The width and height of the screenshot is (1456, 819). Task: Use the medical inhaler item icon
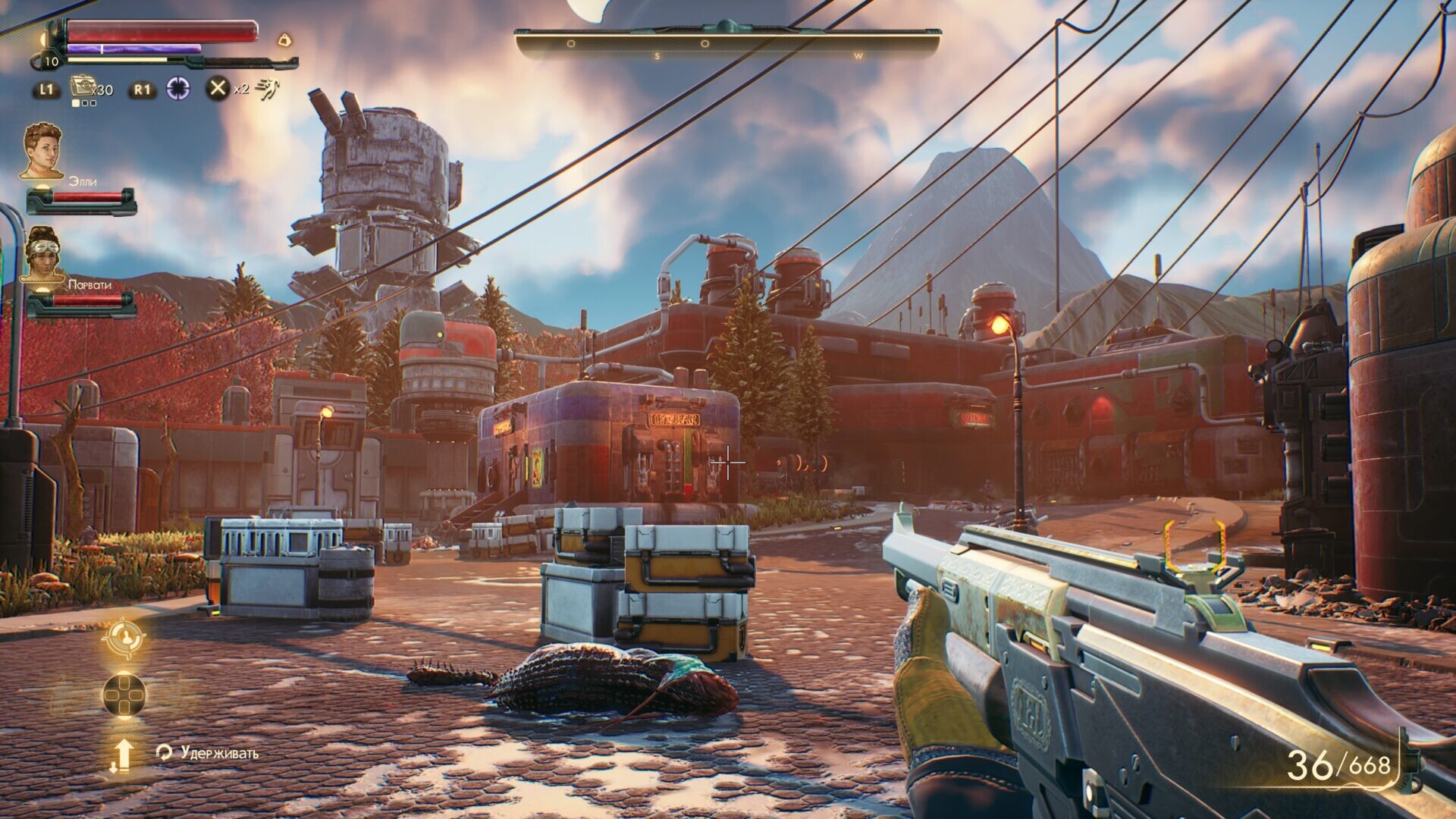[81, 87]
